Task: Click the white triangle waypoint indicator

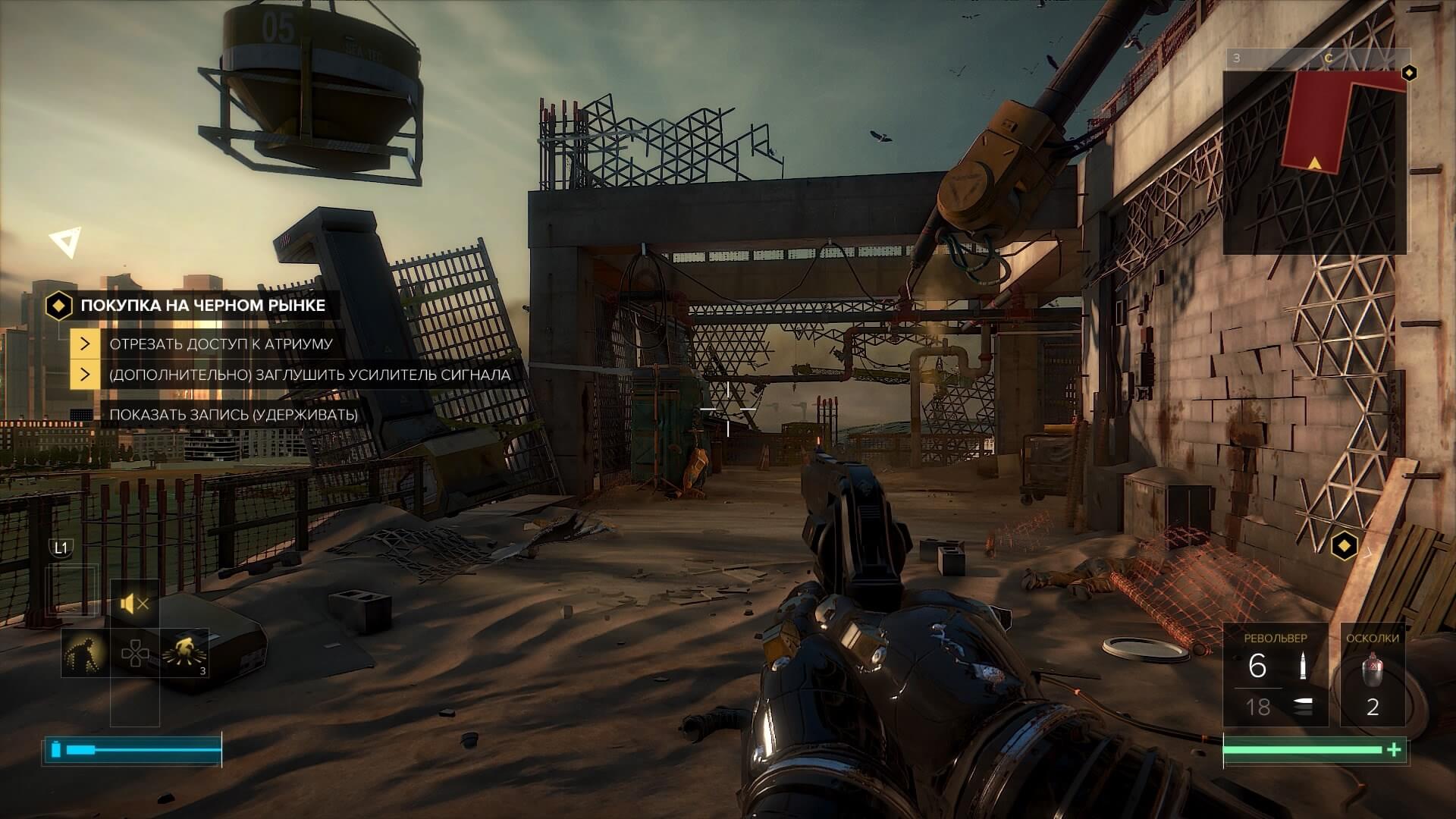Action: coord(65,243)
